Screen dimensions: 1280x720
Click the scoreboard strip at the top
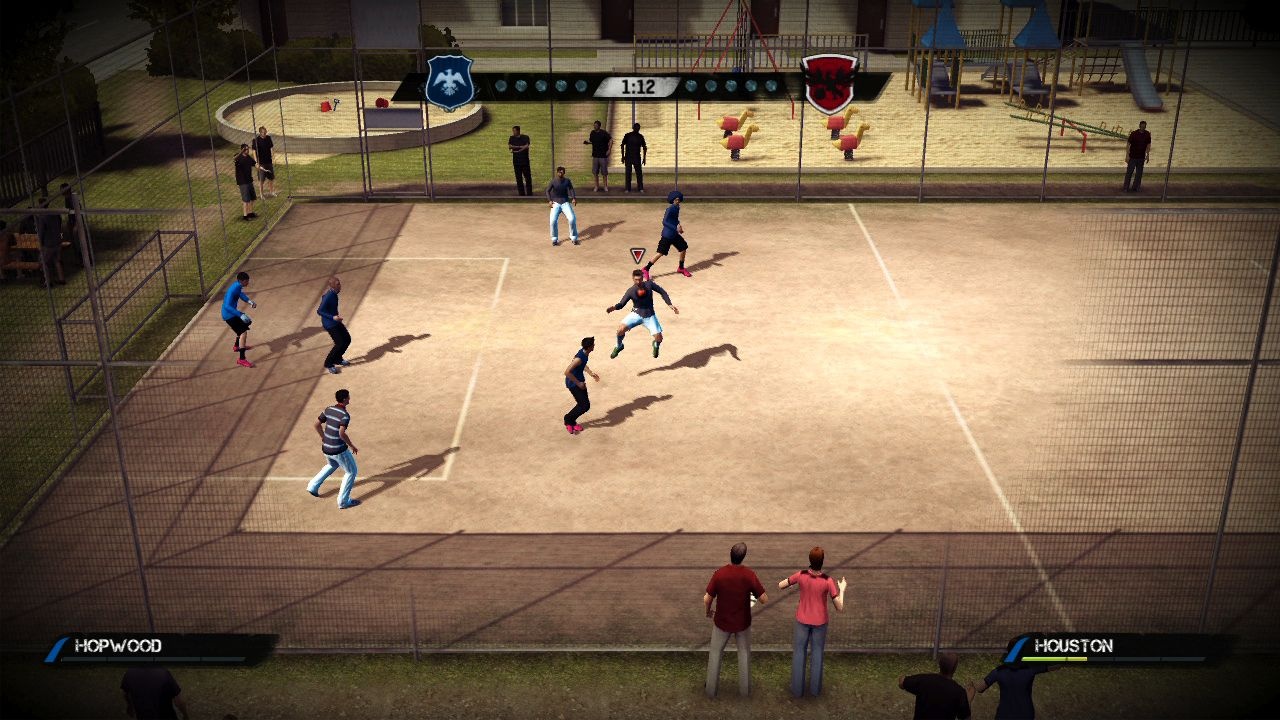pos(640,85)
